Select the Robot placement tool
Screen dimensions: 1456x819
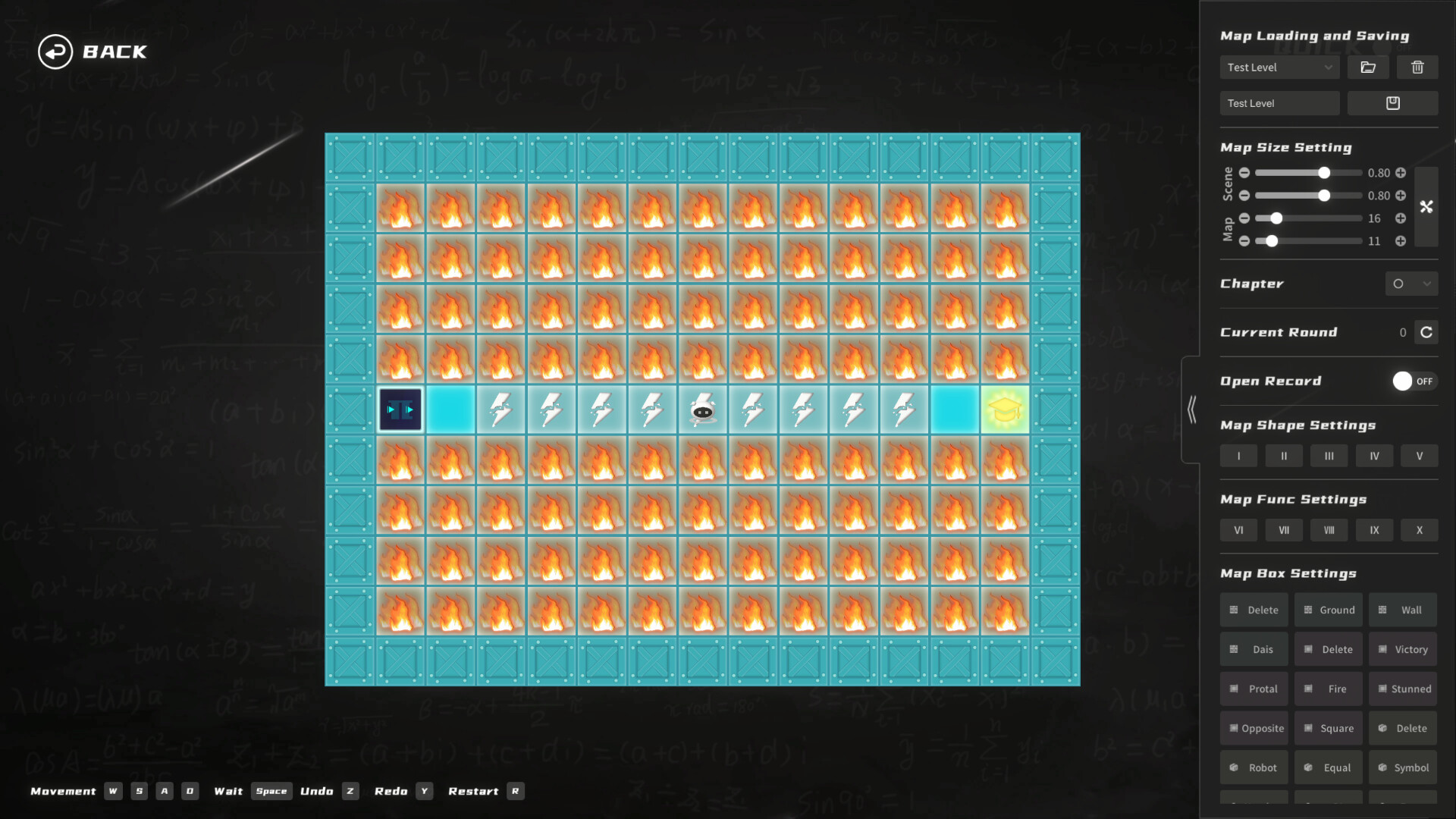[x=1254, y=767]
